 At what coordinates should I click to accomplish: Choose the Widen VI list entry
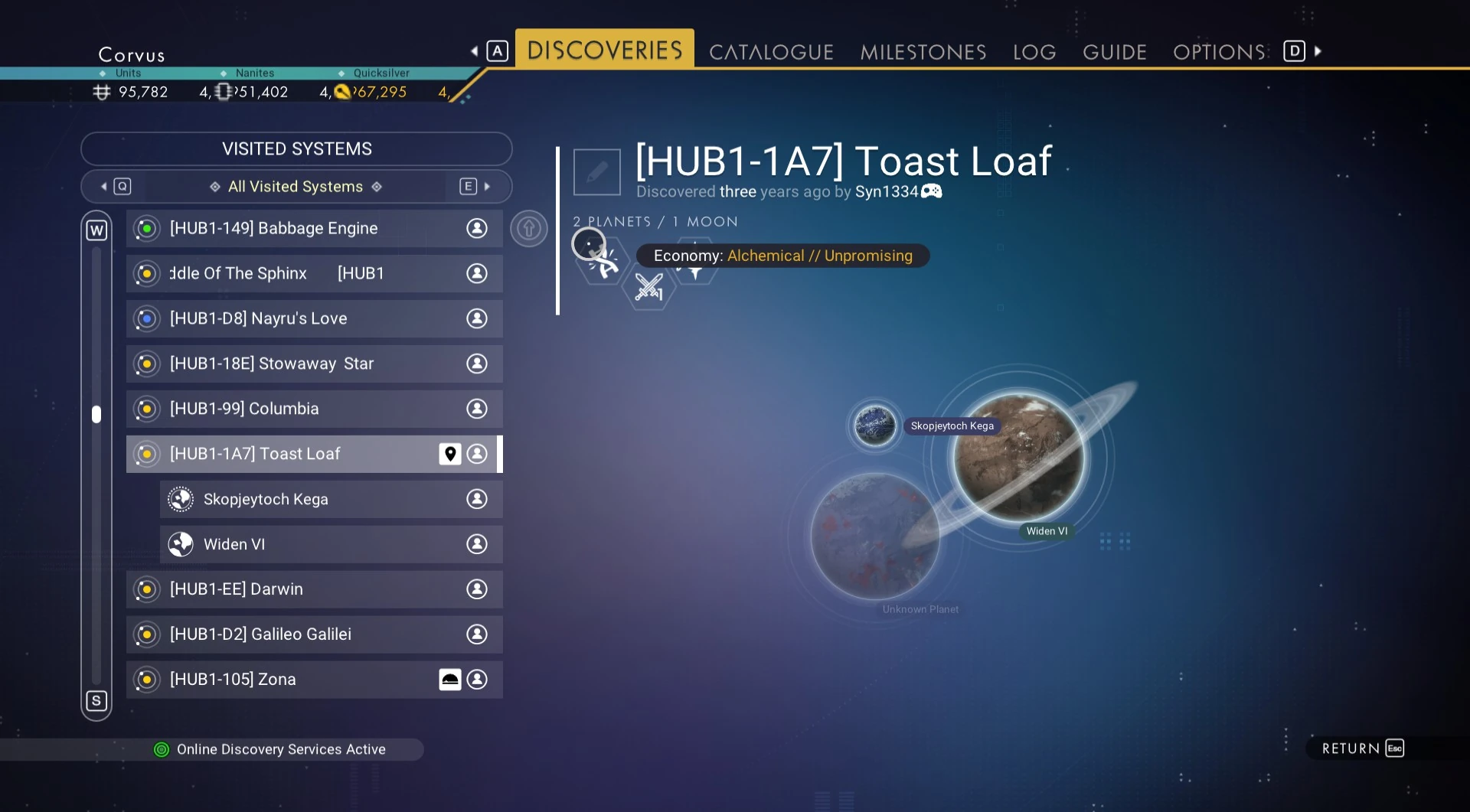(x=331, y=545)
